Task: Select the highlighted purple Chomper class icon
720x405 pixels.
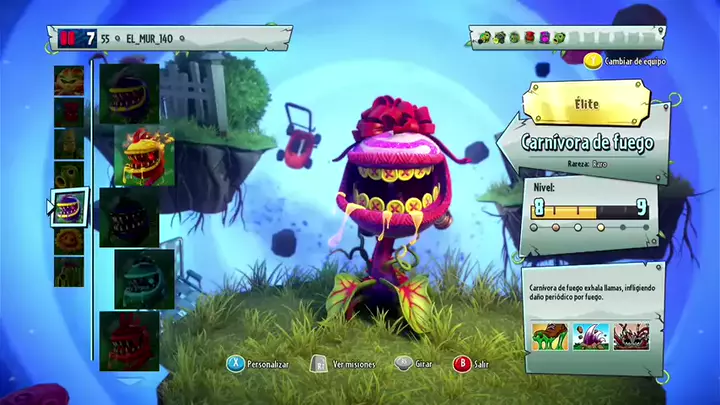Action: [69, 207]
